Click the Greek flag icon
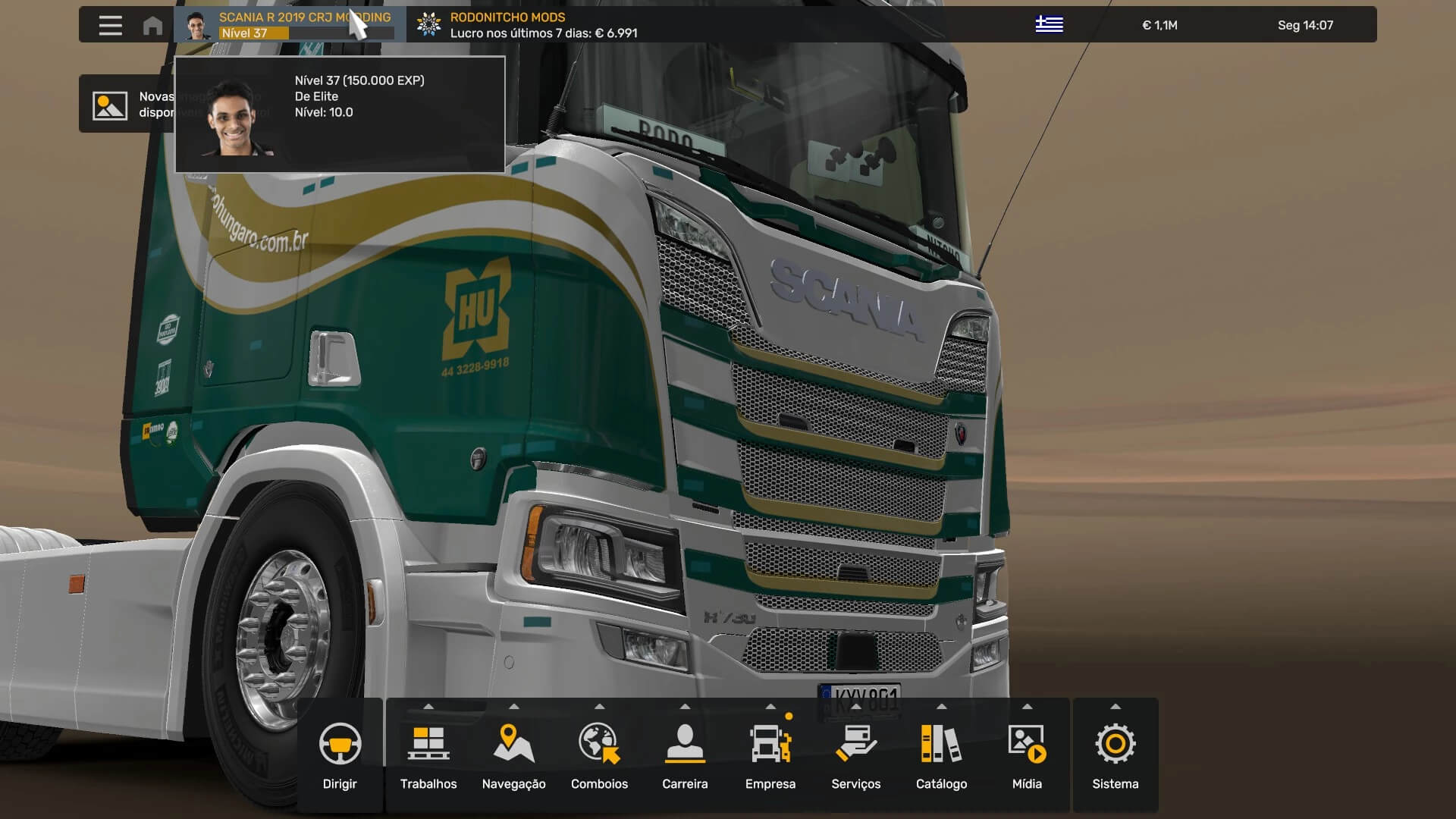1456x819 pixels. click(1049, 25)
